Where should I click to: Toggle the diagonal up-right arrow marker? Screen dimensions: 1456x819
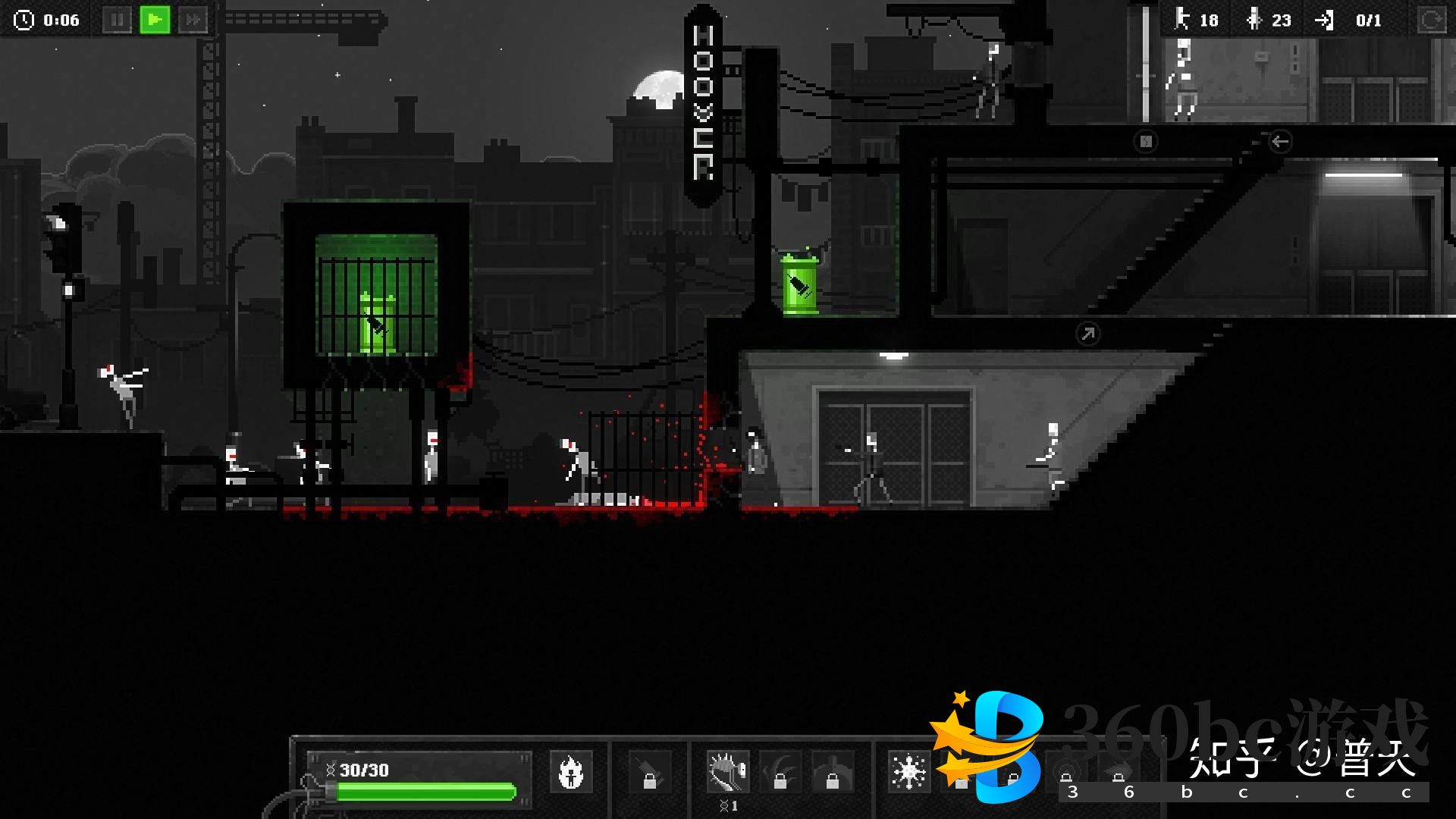click(x=1087, y=334)
